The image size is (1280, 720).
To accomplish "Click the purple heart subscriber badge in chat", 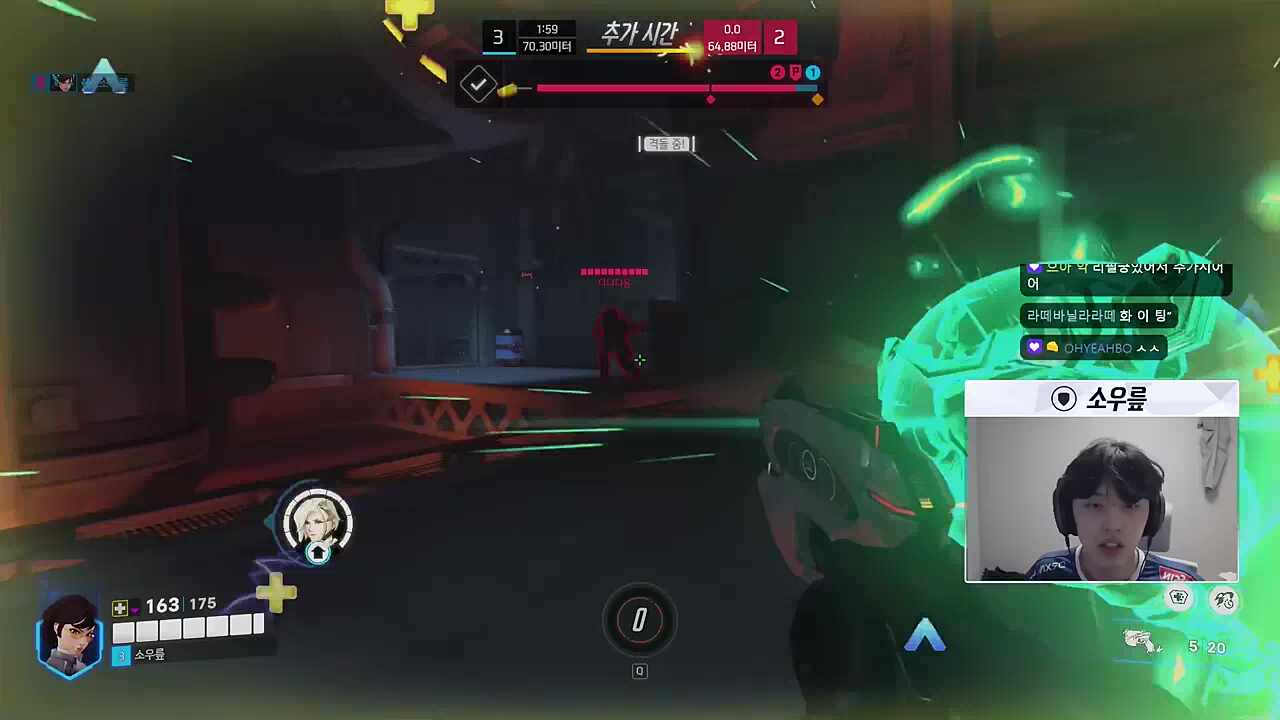I will pyautogui.click(x=1034, y=346).
